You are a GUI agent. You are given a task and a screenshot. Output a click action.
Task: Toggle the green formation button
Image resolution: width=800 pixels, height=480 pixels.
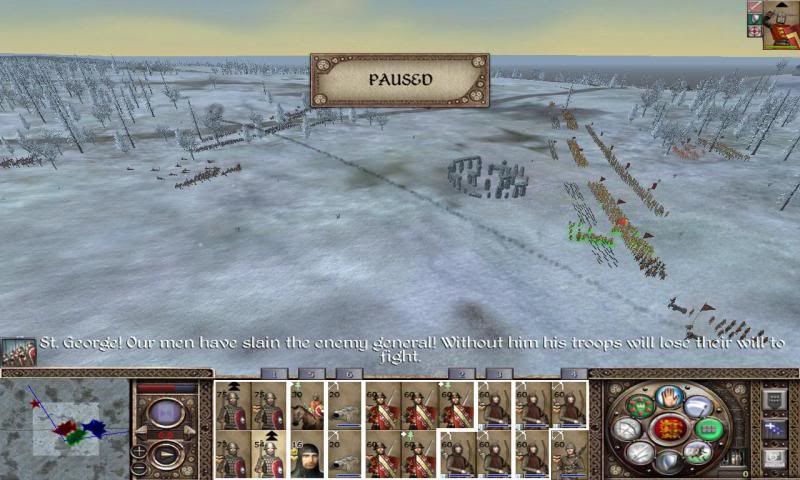click(x=709, y=430)
